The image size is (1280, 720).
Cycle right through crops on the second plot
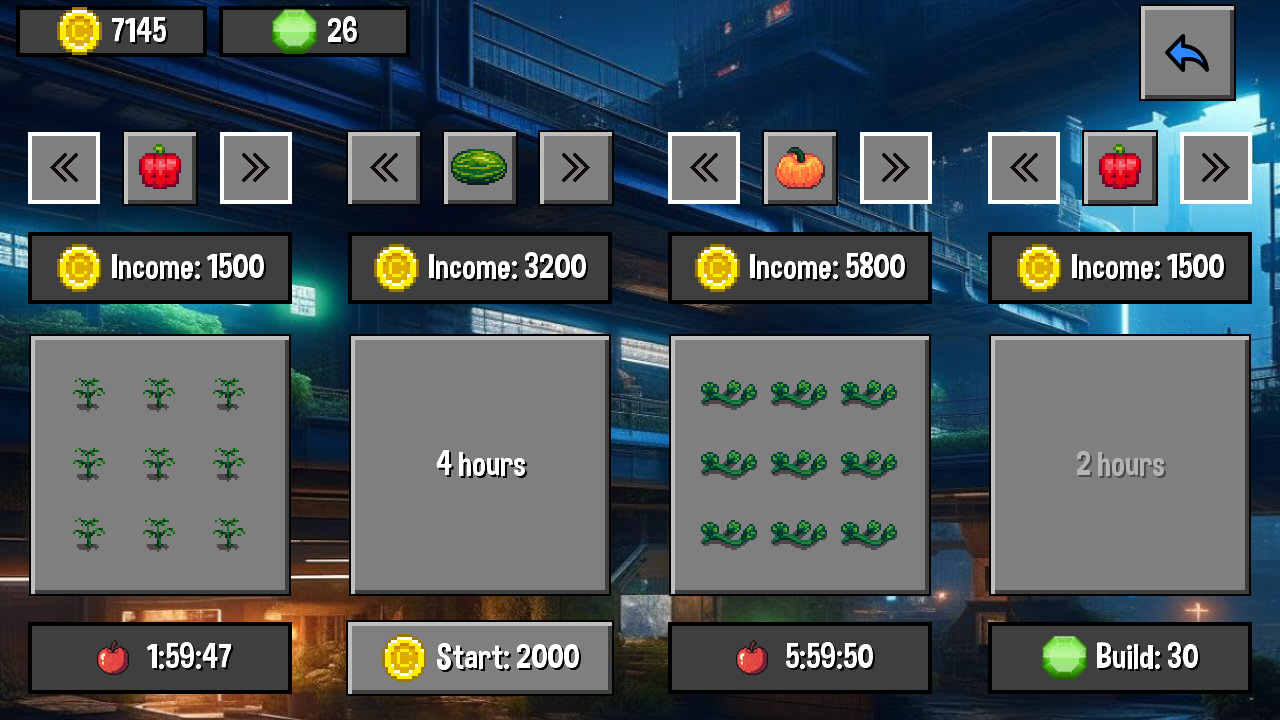576,167
